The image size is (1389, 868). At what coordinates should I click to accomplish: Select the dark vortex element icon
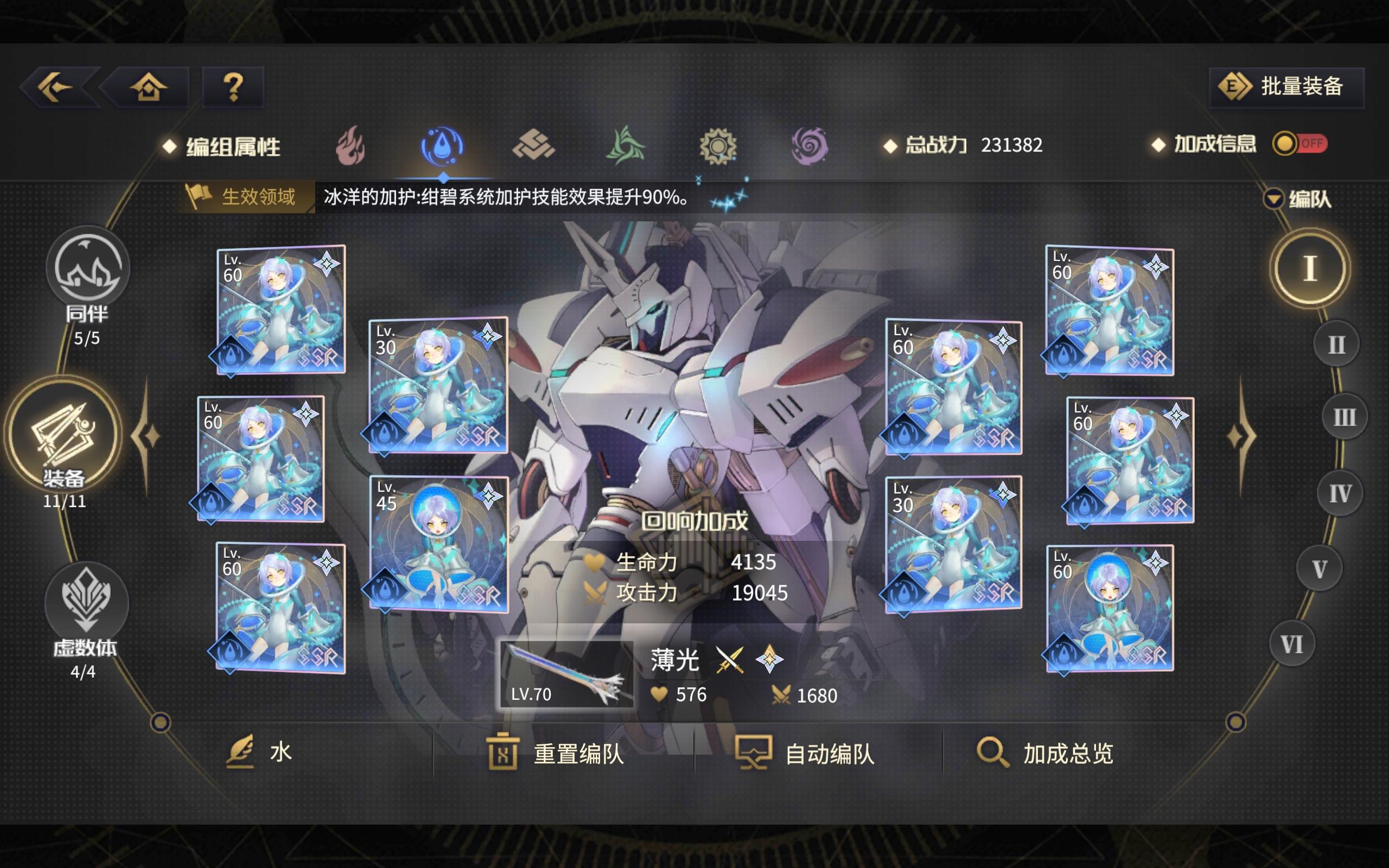pos(811,145)
